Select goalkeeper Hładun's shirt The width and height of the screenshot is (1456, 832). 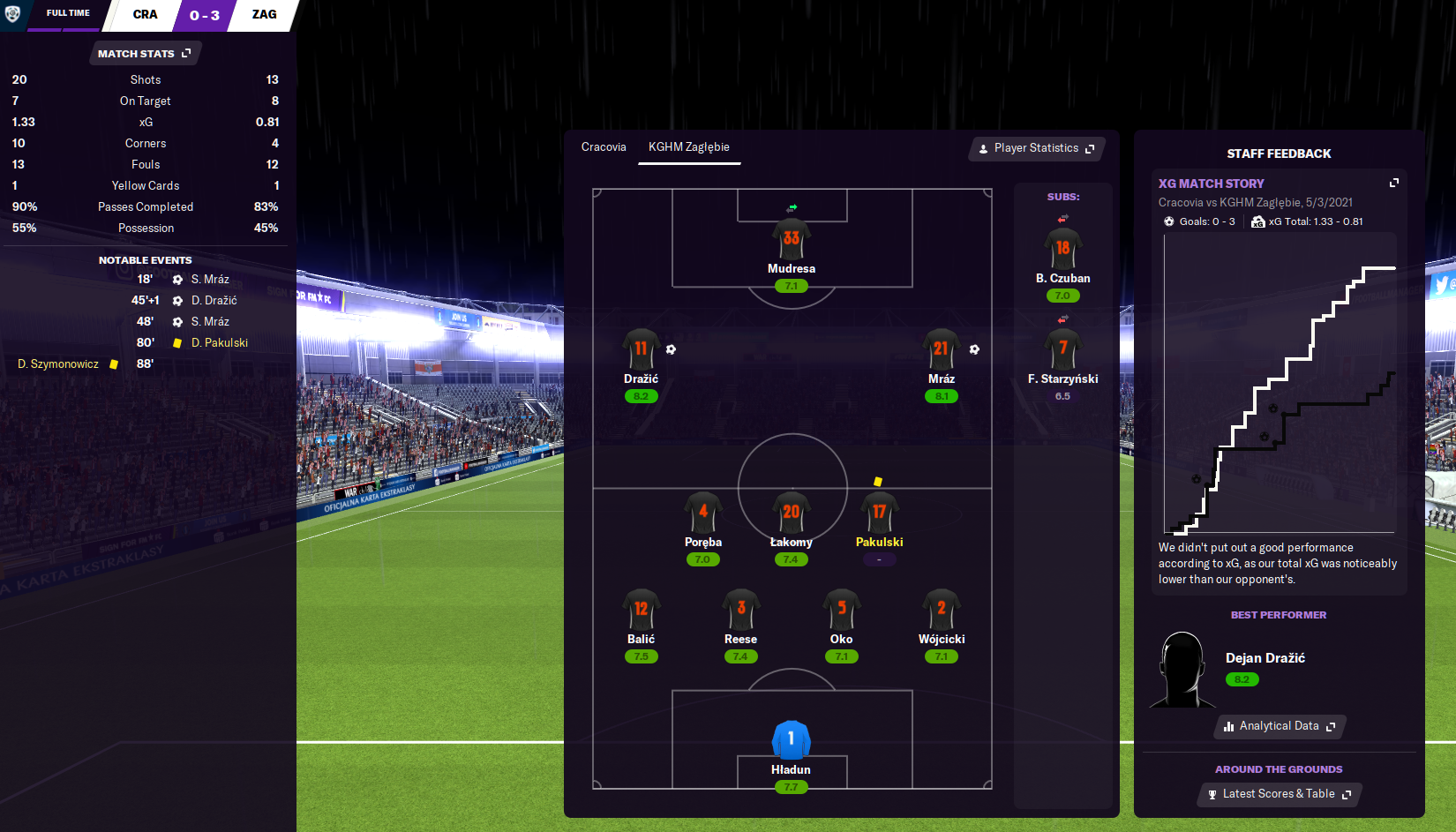coord(791,739)
